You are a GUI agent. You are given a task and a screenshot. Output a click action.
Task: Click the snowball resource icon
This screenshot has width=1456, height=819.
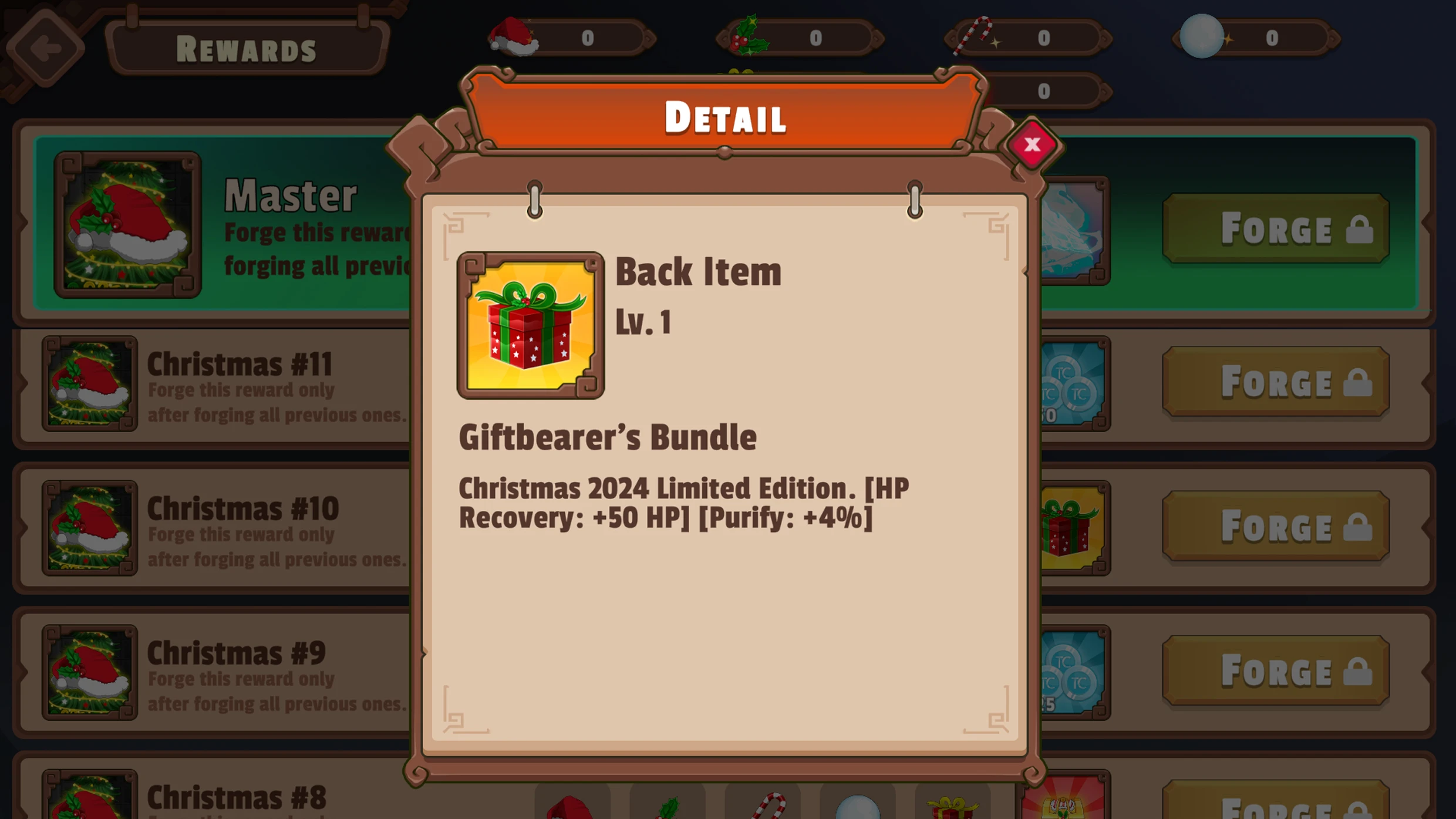(1202, 35)
